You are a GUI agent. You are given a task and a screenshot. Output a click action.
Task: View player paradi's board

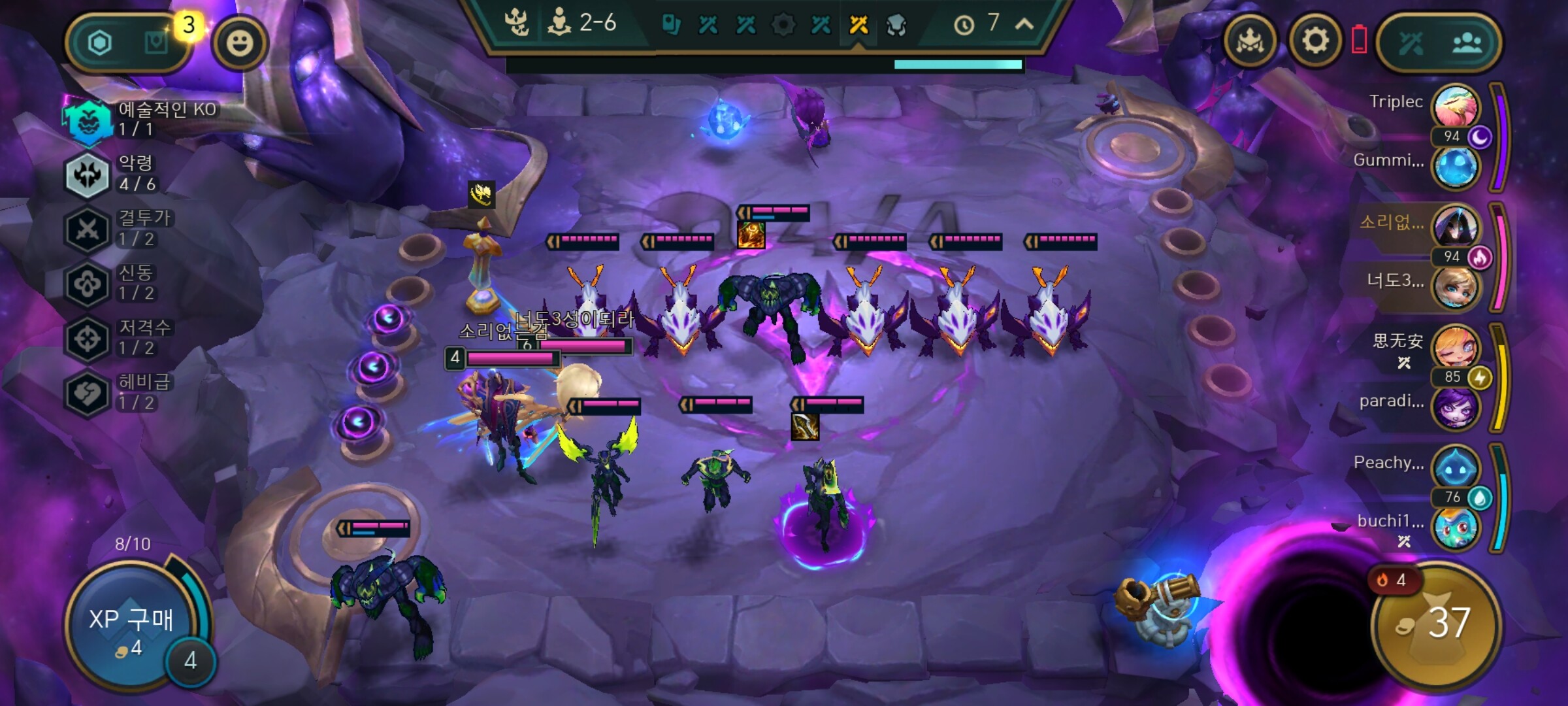coord(1455,407)
